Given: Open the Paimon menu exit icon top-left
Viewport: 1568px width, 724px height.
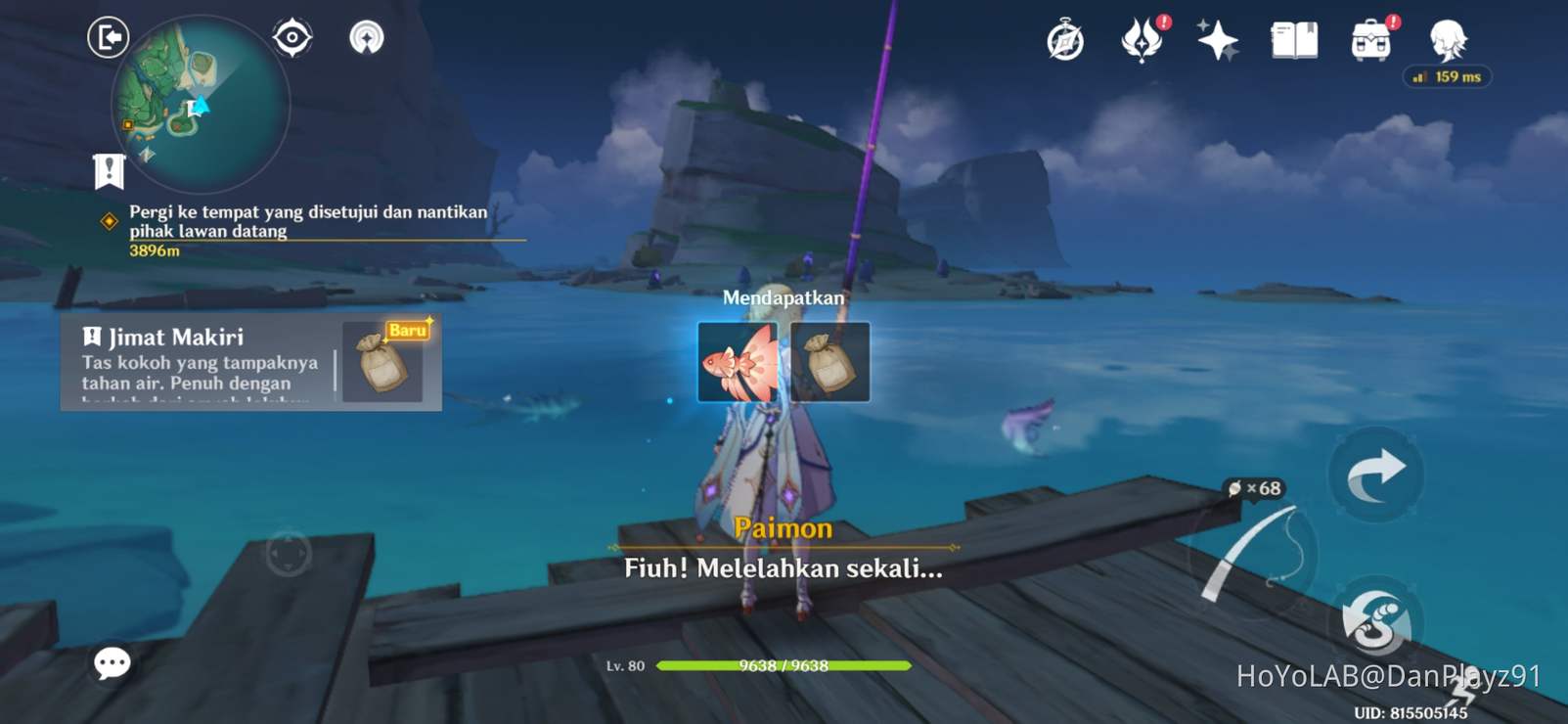Looking at the screenshot, I should tap(109, 36).
